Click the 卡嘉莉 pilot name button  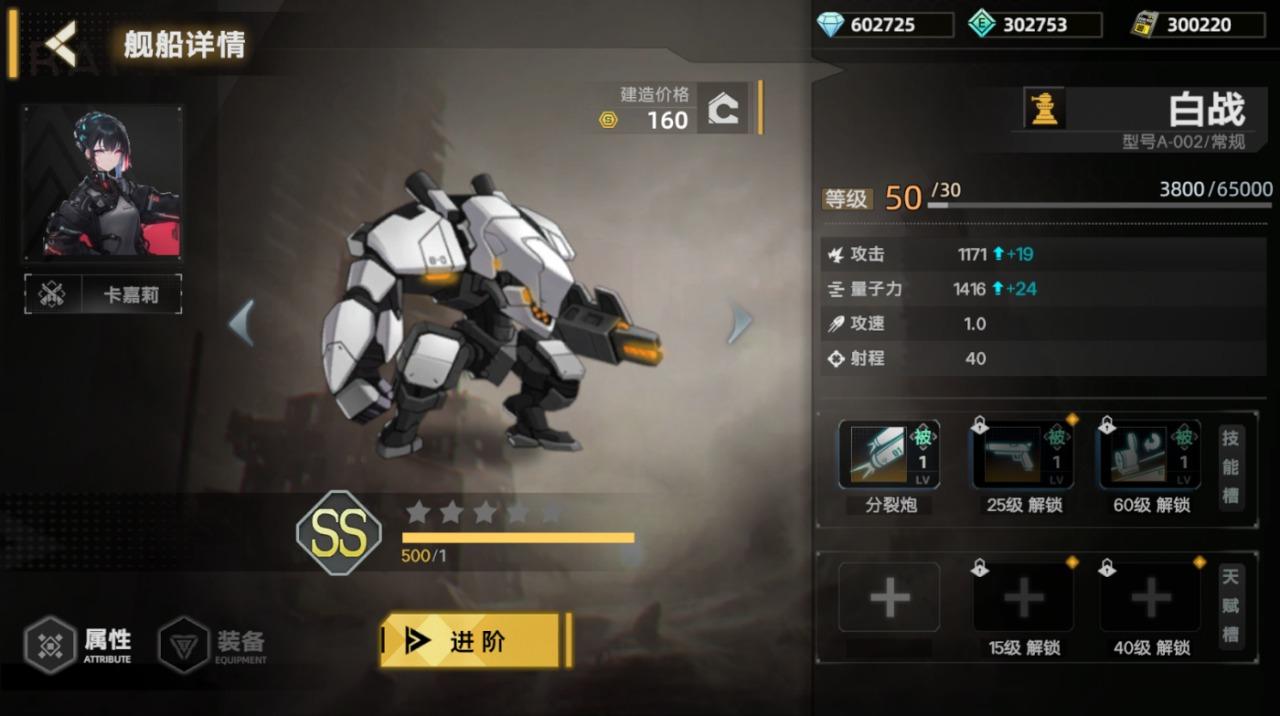[x=103, y=295]
